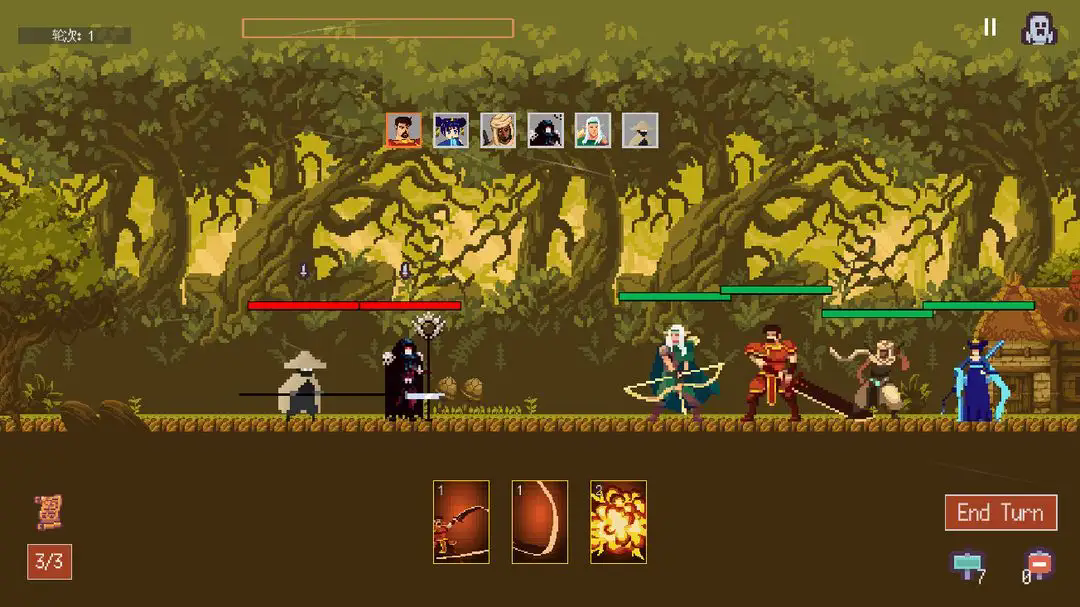
Task: Select the crescent arc card
Action: 540,521
